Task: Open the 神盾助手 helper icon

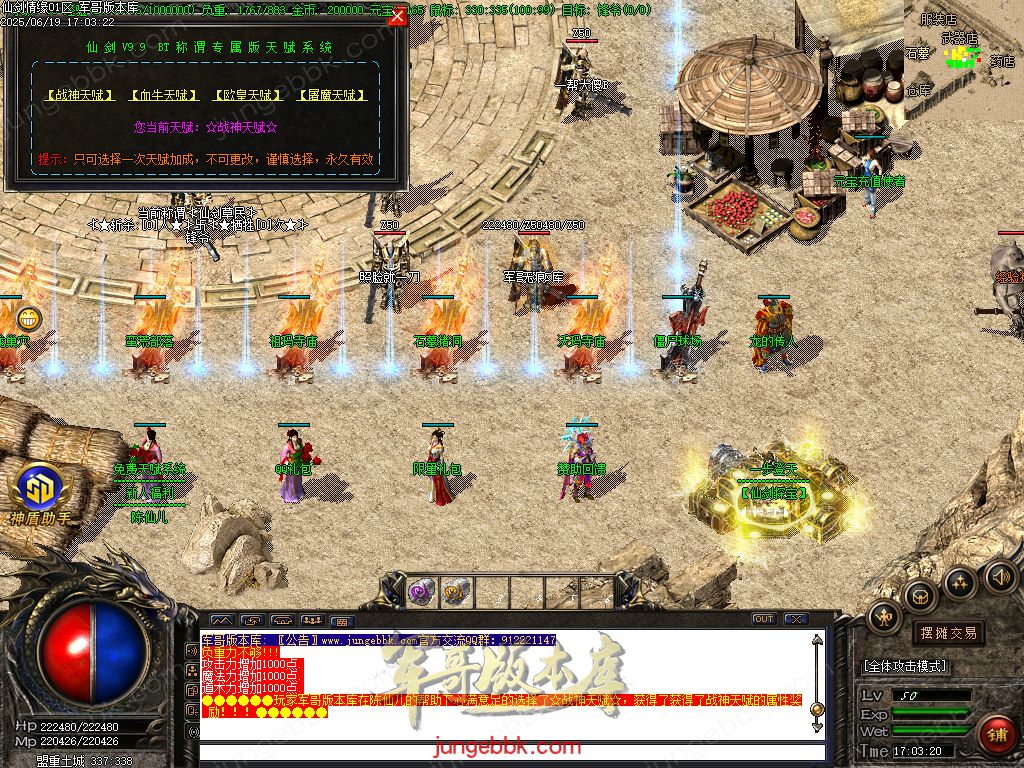Action: [40, 490]
